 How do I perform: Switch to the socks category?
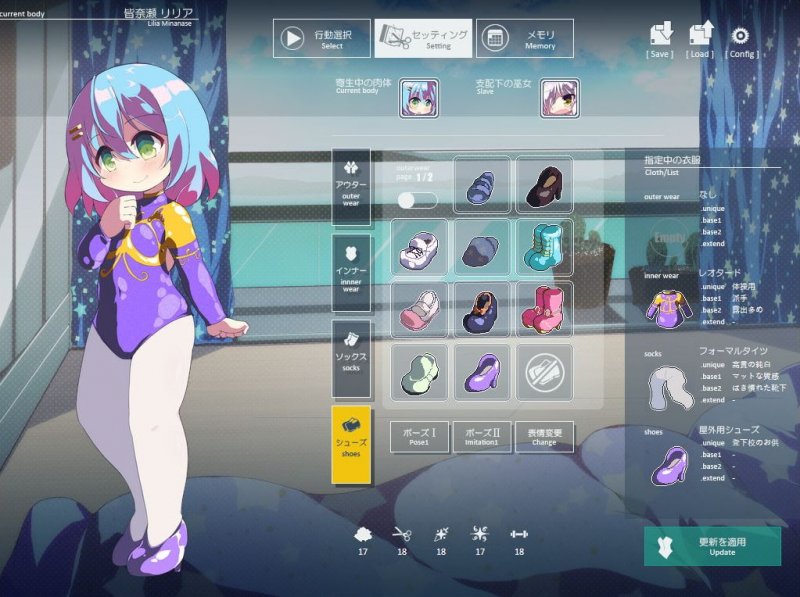[x=351, y=359]
